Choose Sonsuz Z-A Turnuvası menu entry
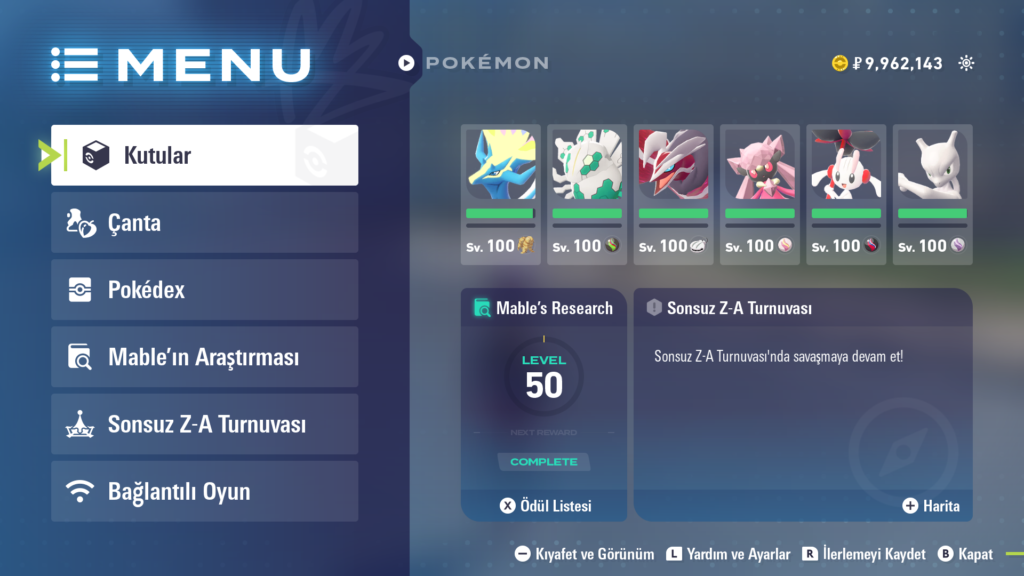 coord(205,424)
